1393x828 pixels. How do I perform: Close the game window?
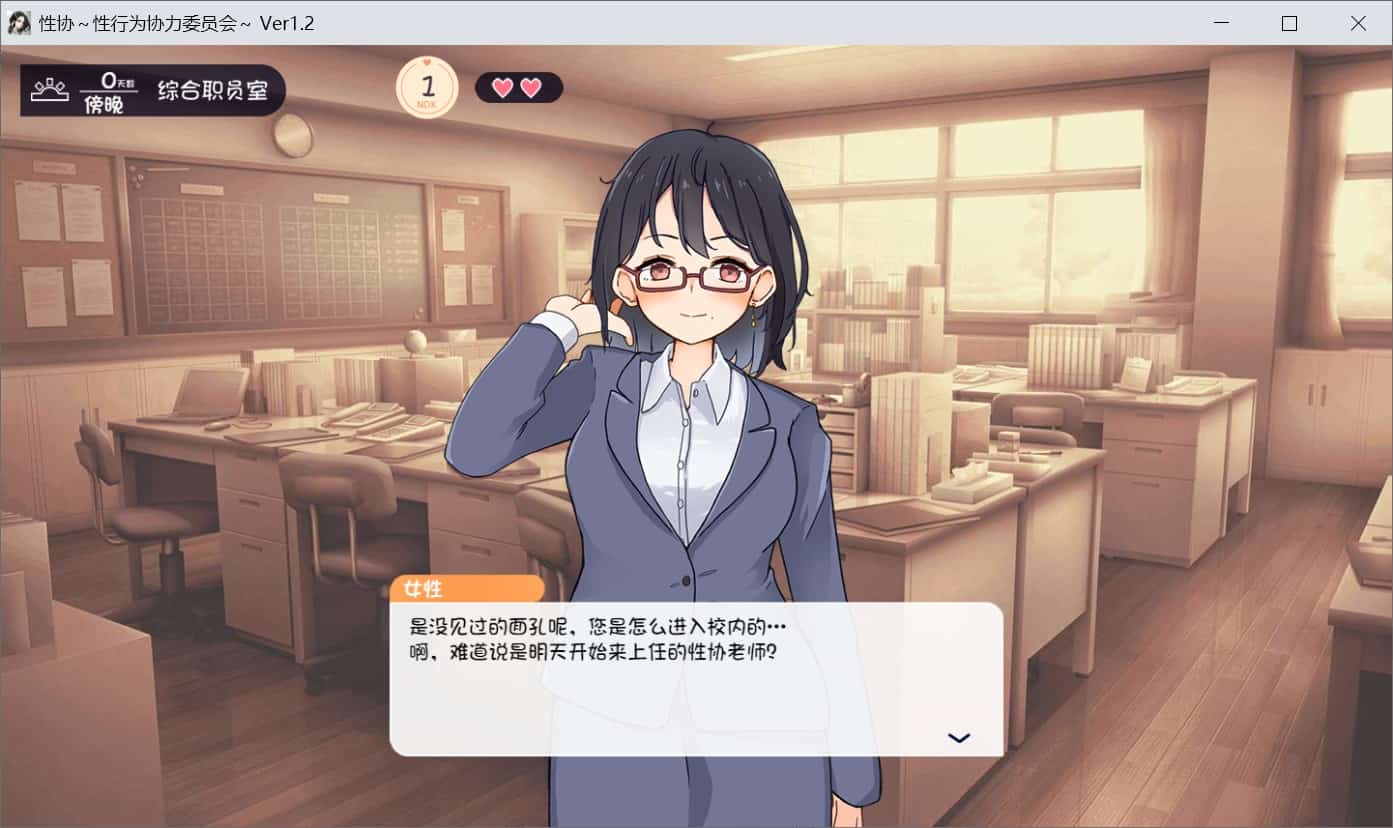coord(1357,23)
